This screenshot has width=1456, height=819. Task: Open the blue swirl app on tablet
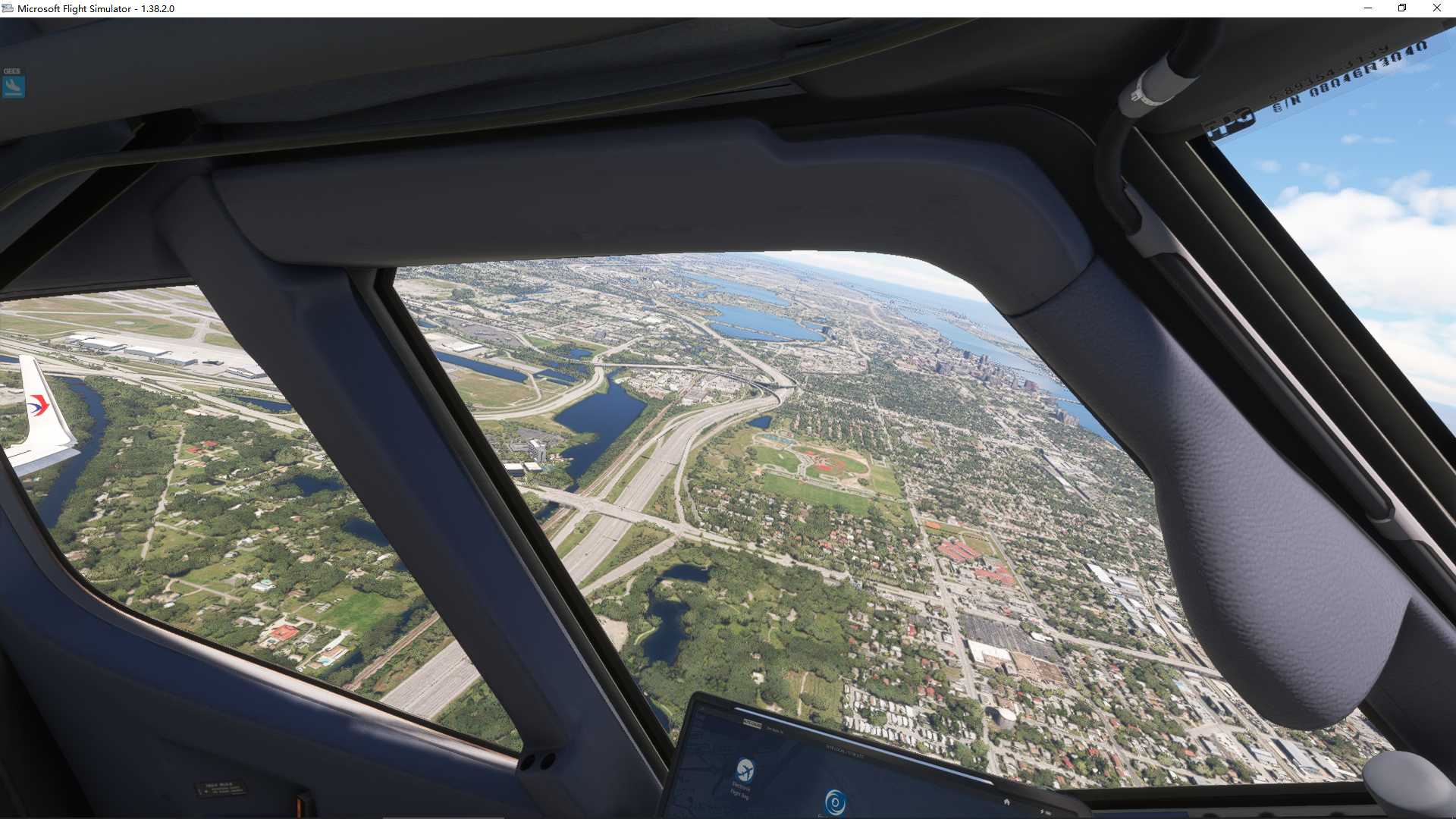tap(835, 802)
